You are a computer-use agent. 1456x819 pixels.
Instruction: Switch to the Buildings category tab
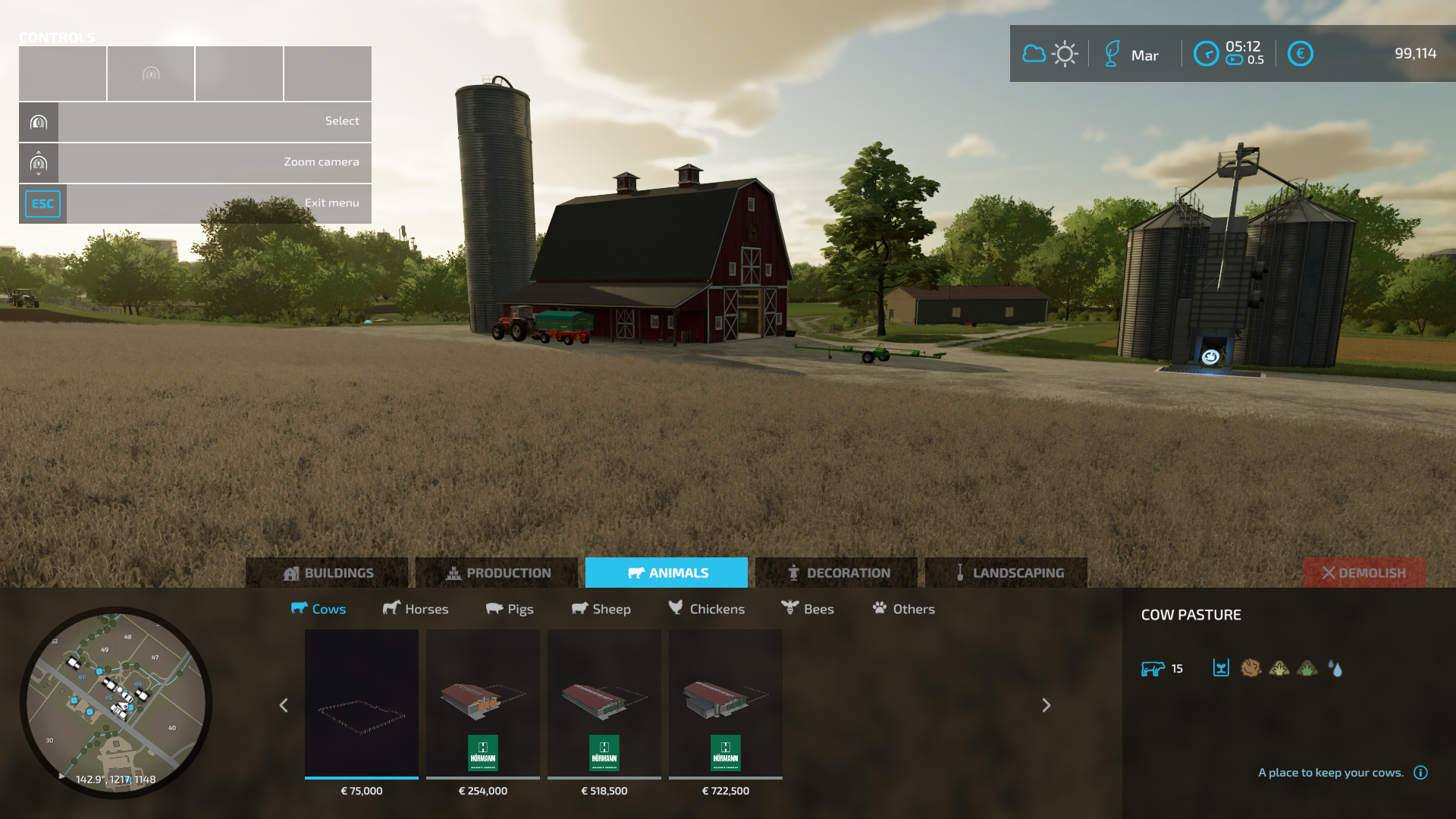pyautogui.click(x=327, y=573)
